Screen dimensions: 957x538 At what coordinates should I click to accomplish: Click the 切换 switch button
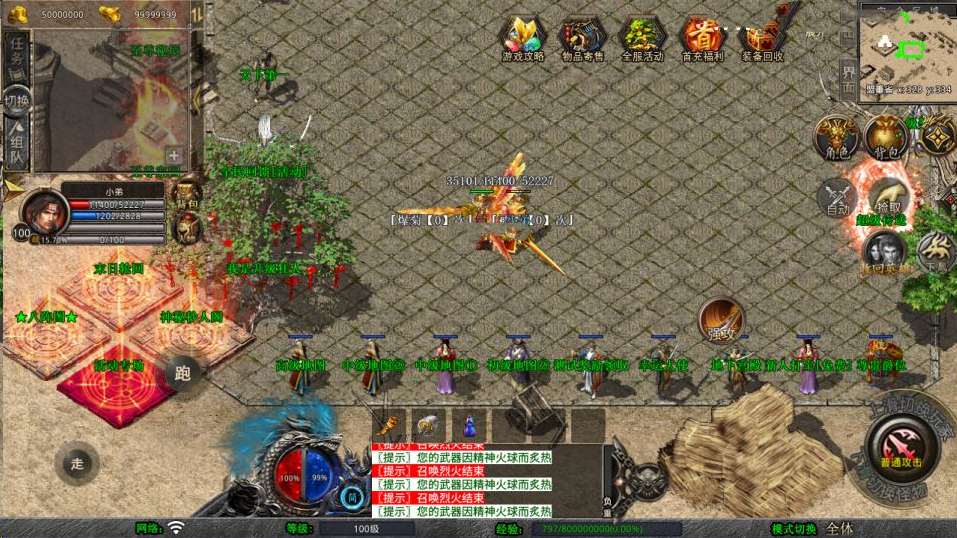pos(16,100)
